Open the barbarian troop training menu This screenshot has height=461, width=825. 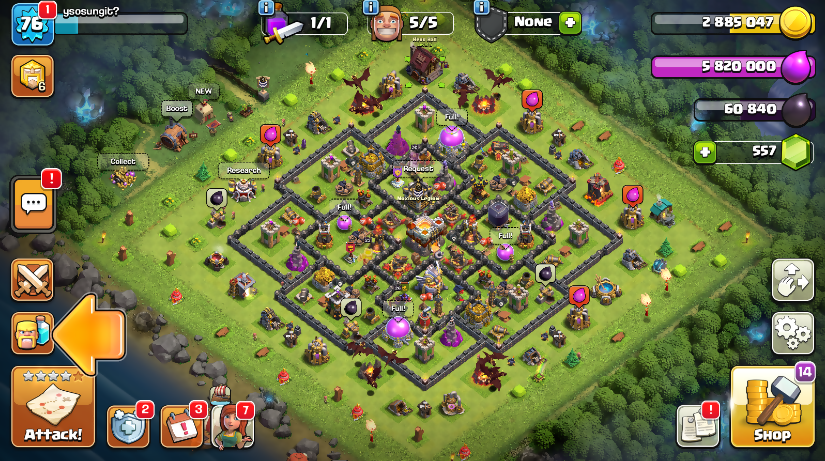[x=32, y=333]
